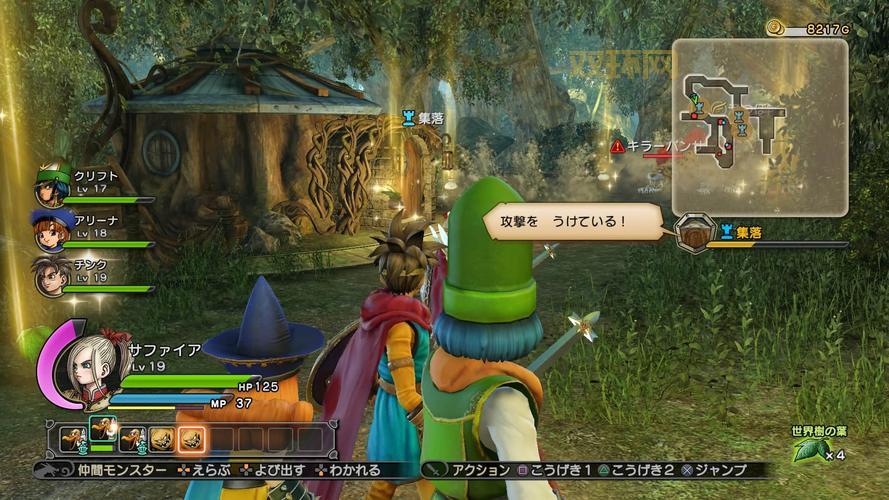Click the gold coin currency icon
The image size is (889, 500).
[775, 28]
